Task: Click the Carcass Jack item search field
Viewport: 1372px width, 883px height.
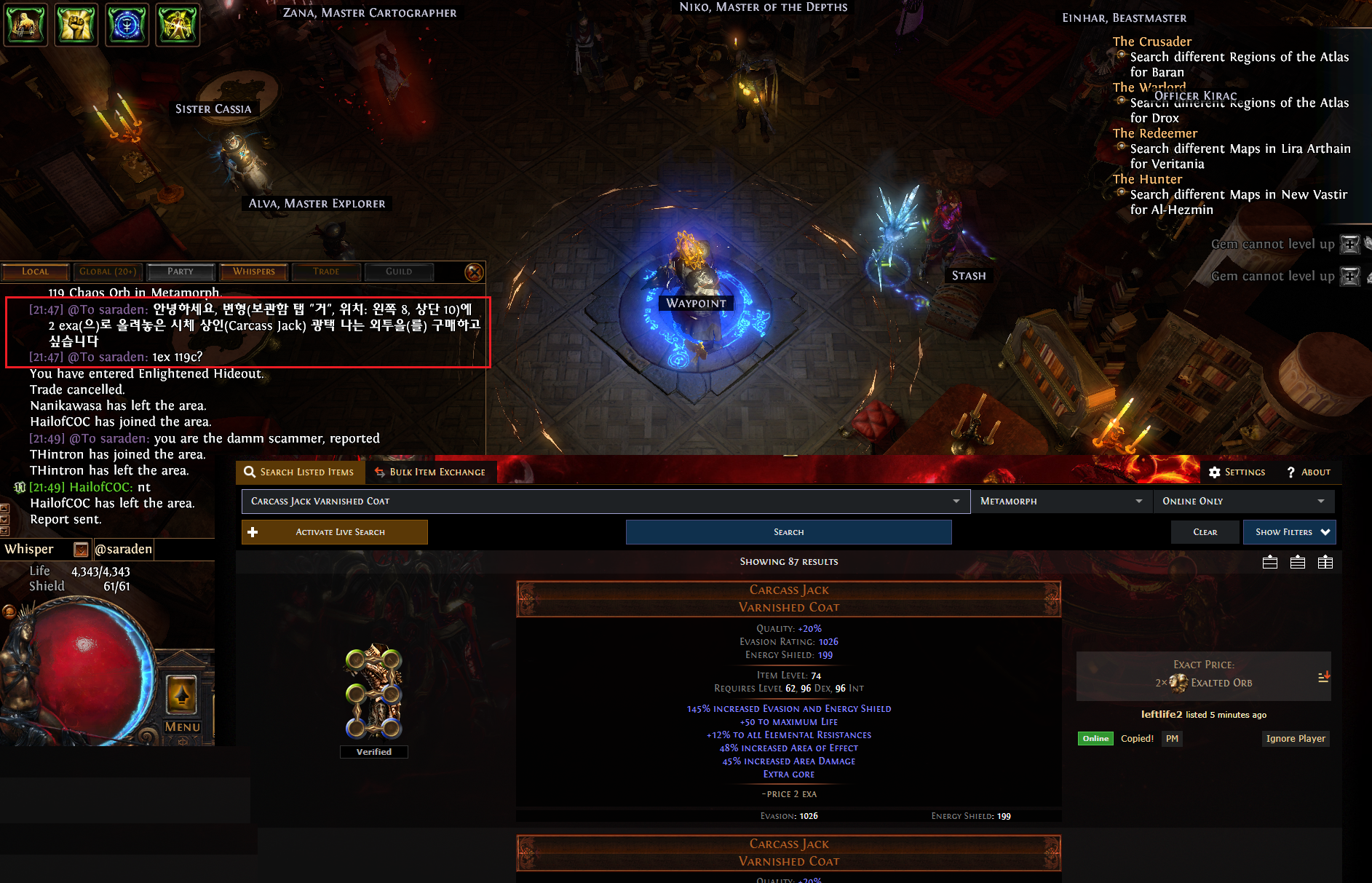Action: (x=597, y=501)
